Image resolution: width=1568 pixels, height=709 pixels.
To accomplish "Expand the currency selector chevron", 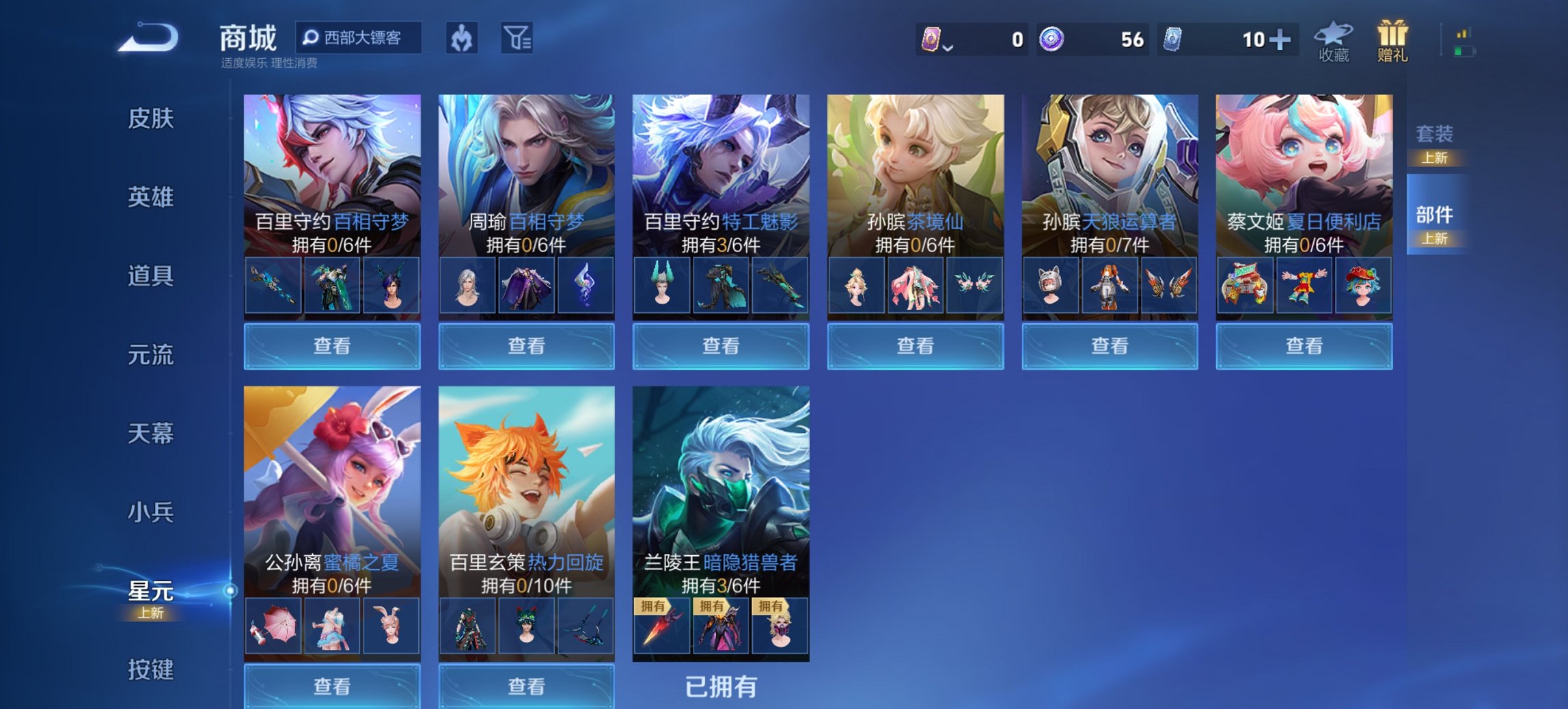I will [950, 48].
